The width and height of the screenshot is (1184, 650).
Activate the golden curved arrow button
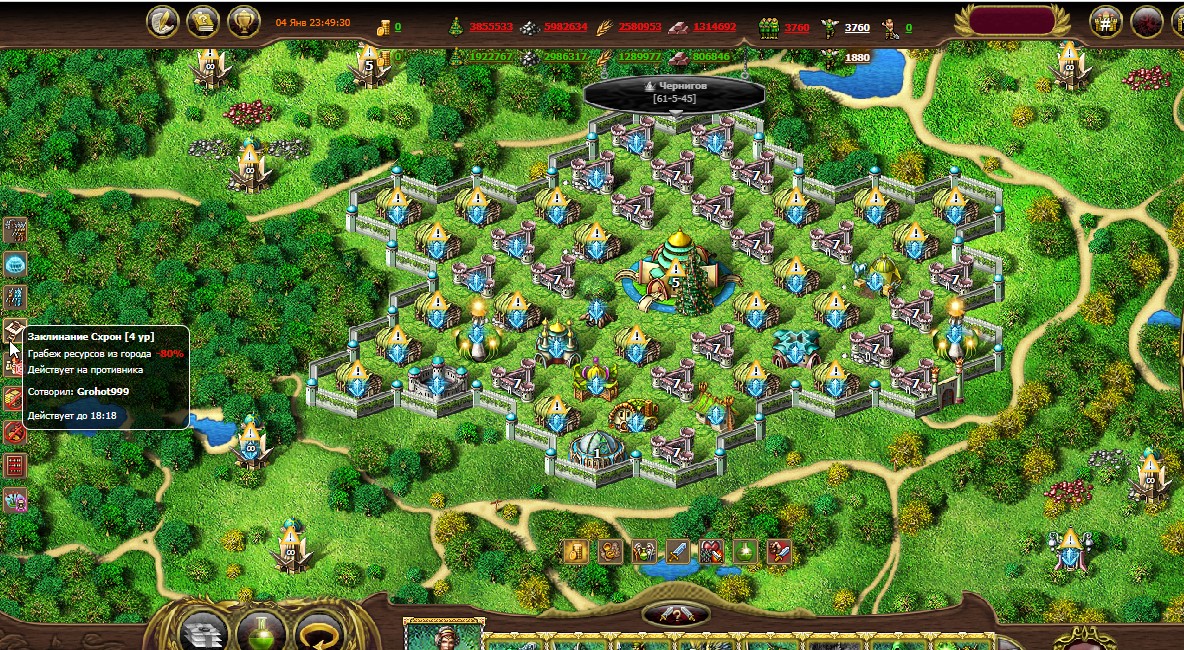tap(319, 630)
